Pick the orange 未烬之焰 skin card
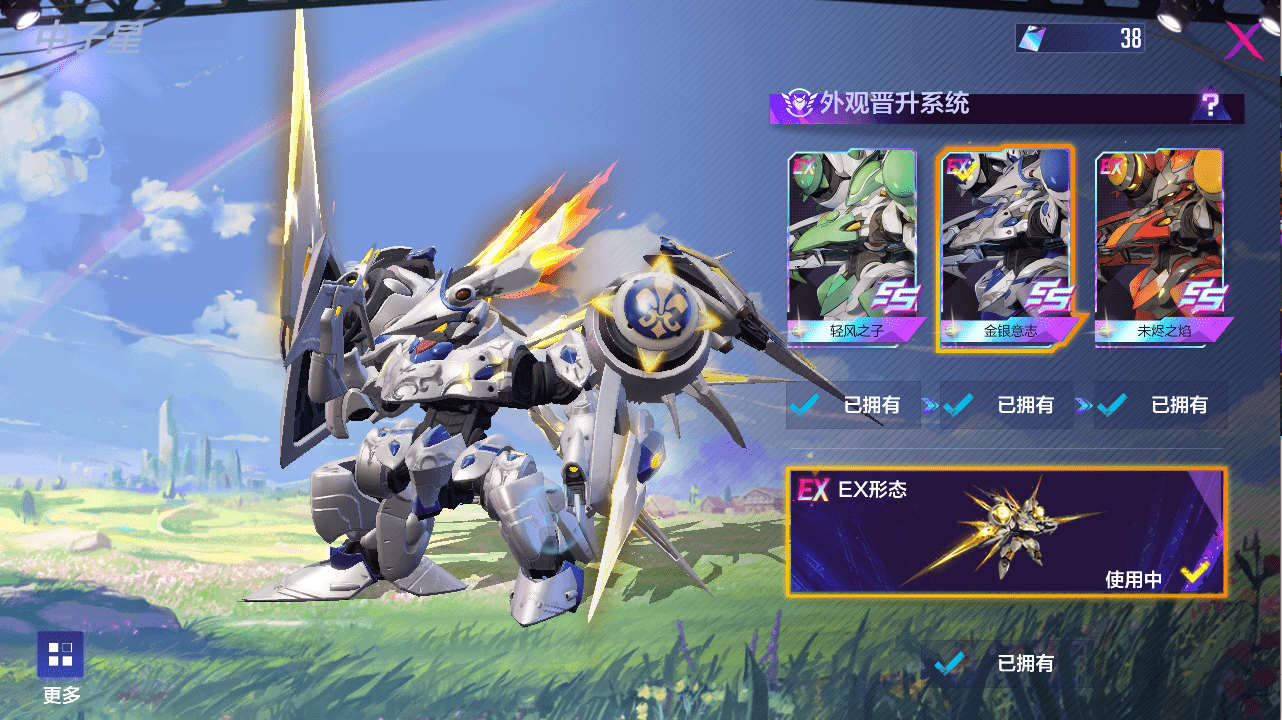Viewport: 1282px width, 720px height. click(1160, 247)
